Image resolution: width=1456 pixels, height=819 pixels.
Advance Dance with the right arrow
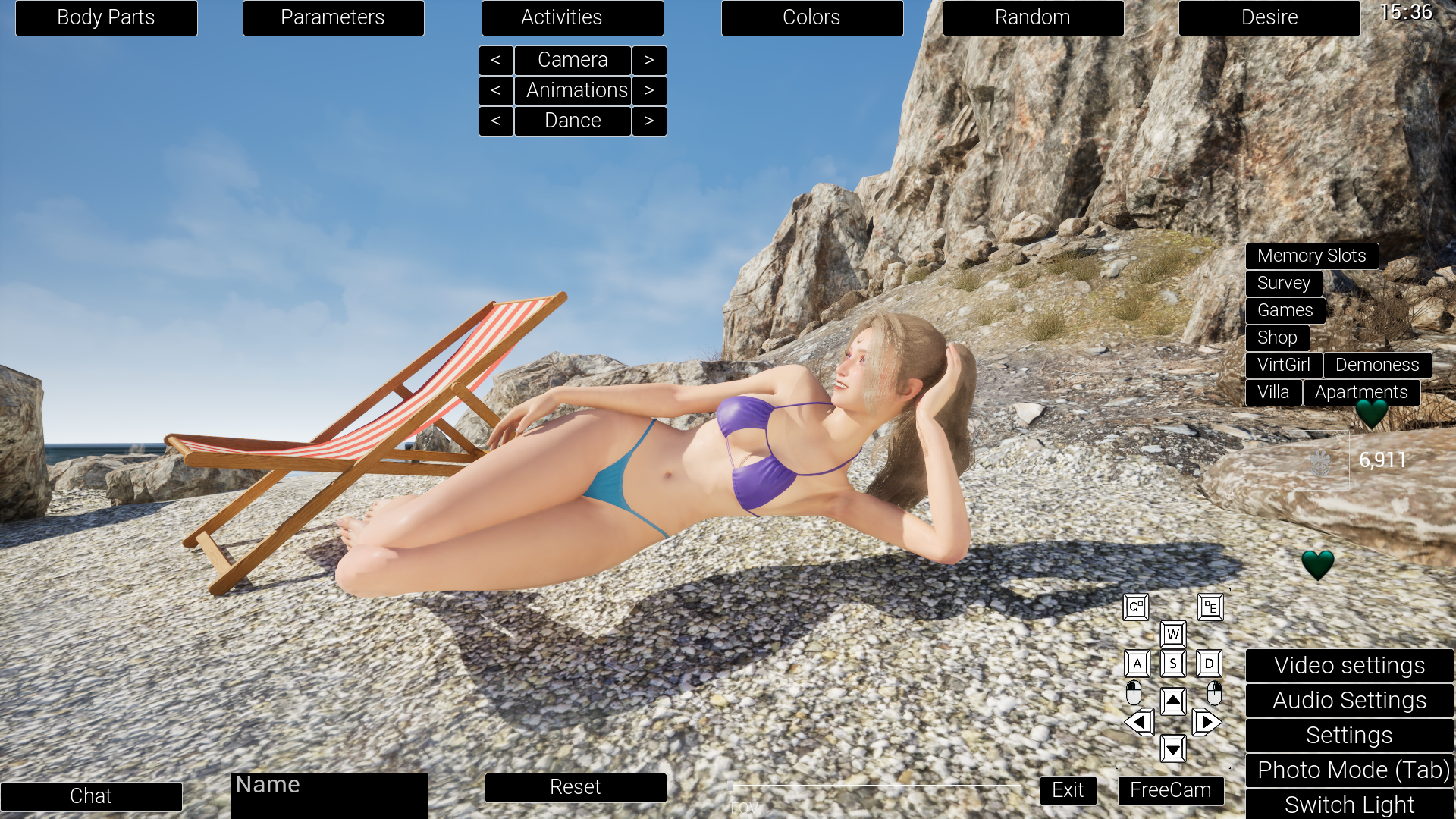pyautogui.click(x=649, y=121)
